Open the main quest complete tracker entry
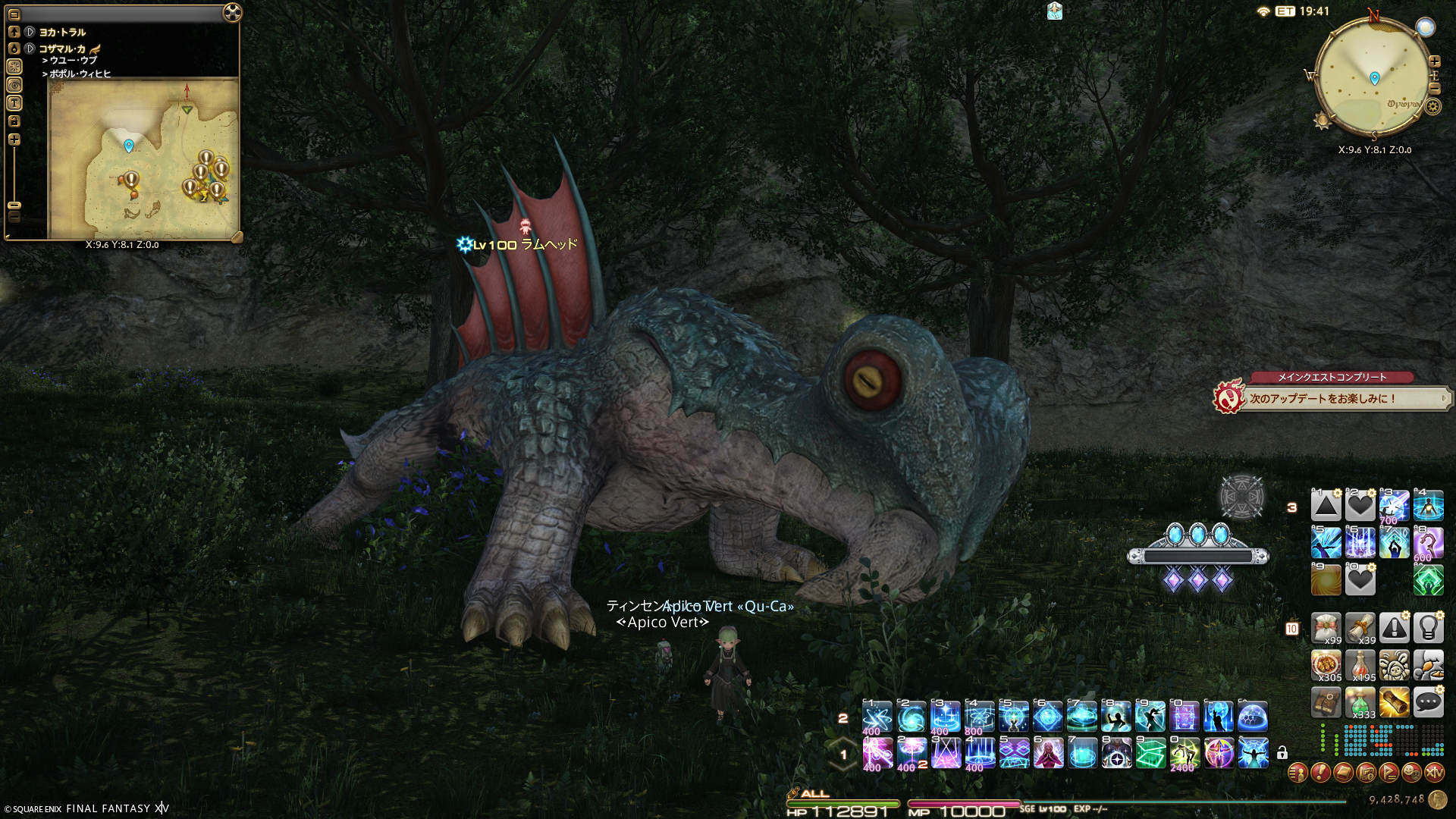Image resolution: width=1456 pixels, height=819 pixels. click(1331, 397)
